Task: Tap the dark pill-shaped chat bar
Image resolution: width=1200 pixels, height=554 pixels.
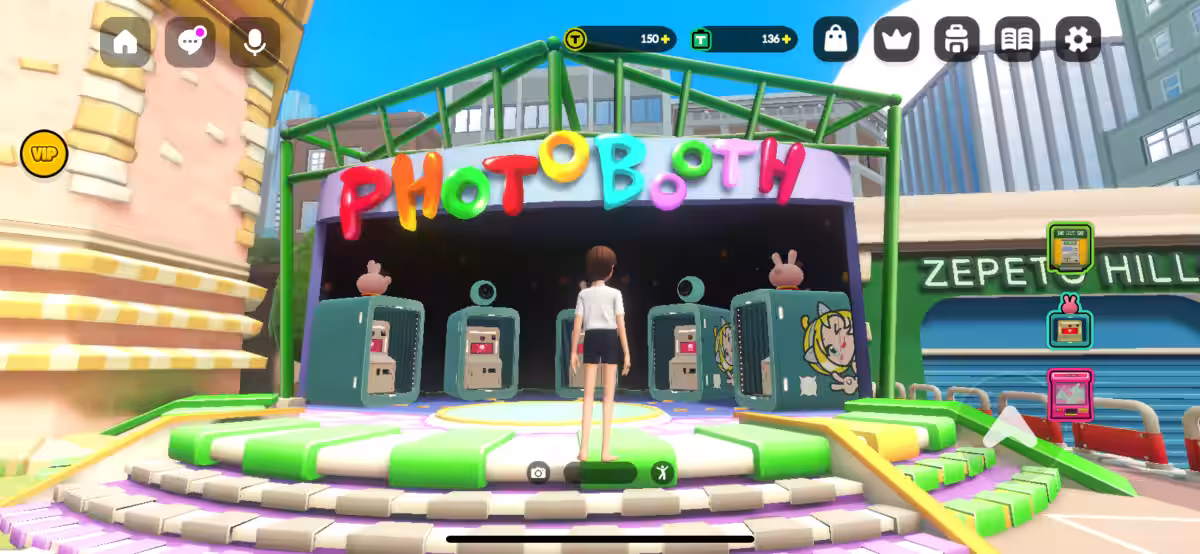Action: point(600,473)
